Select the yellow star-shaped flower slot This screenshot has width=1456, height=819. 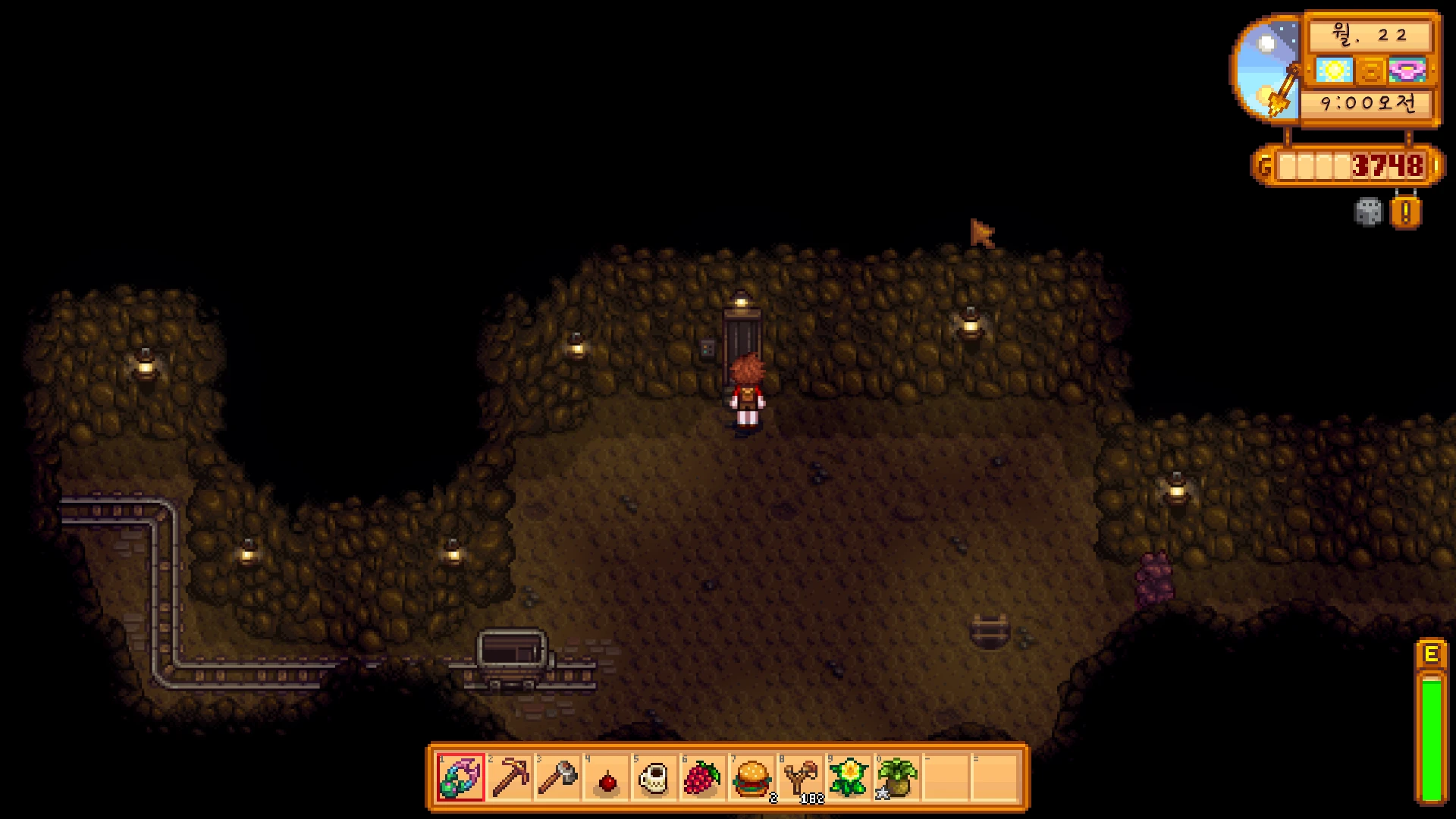tap(849, 778)
